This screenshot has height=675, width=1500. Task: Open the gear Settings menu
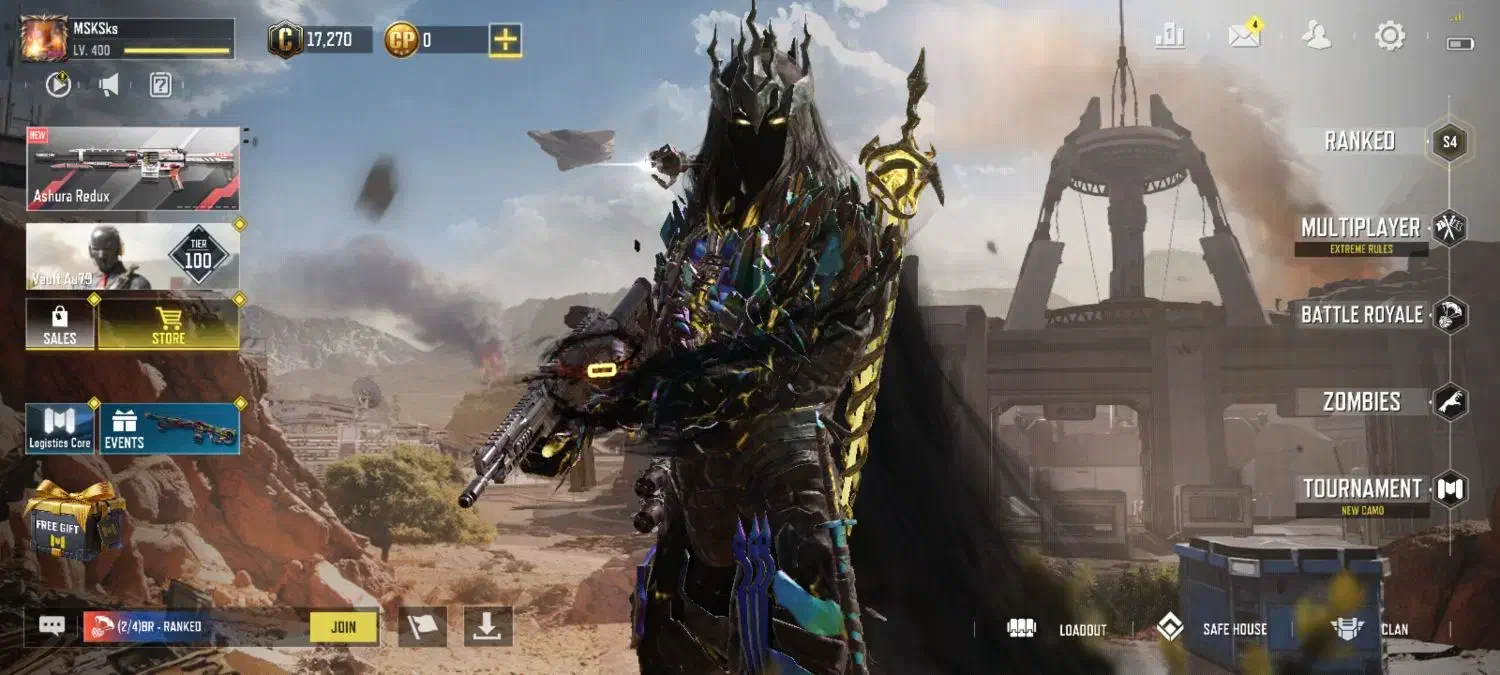click(1390, 37)
